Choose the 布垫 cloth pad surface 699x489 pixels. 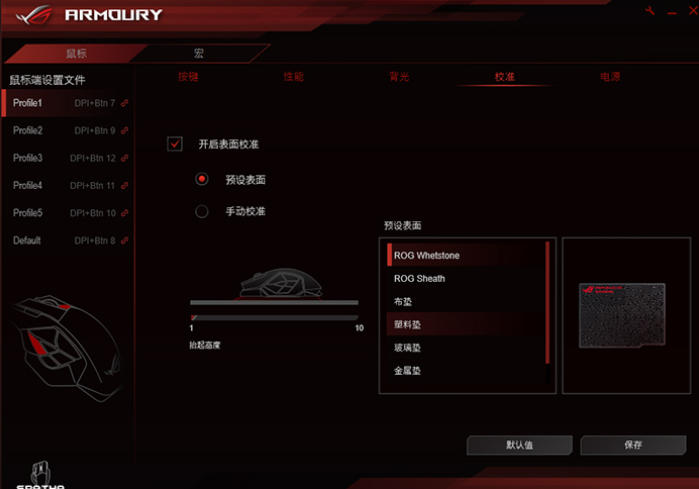coord(403,301)
